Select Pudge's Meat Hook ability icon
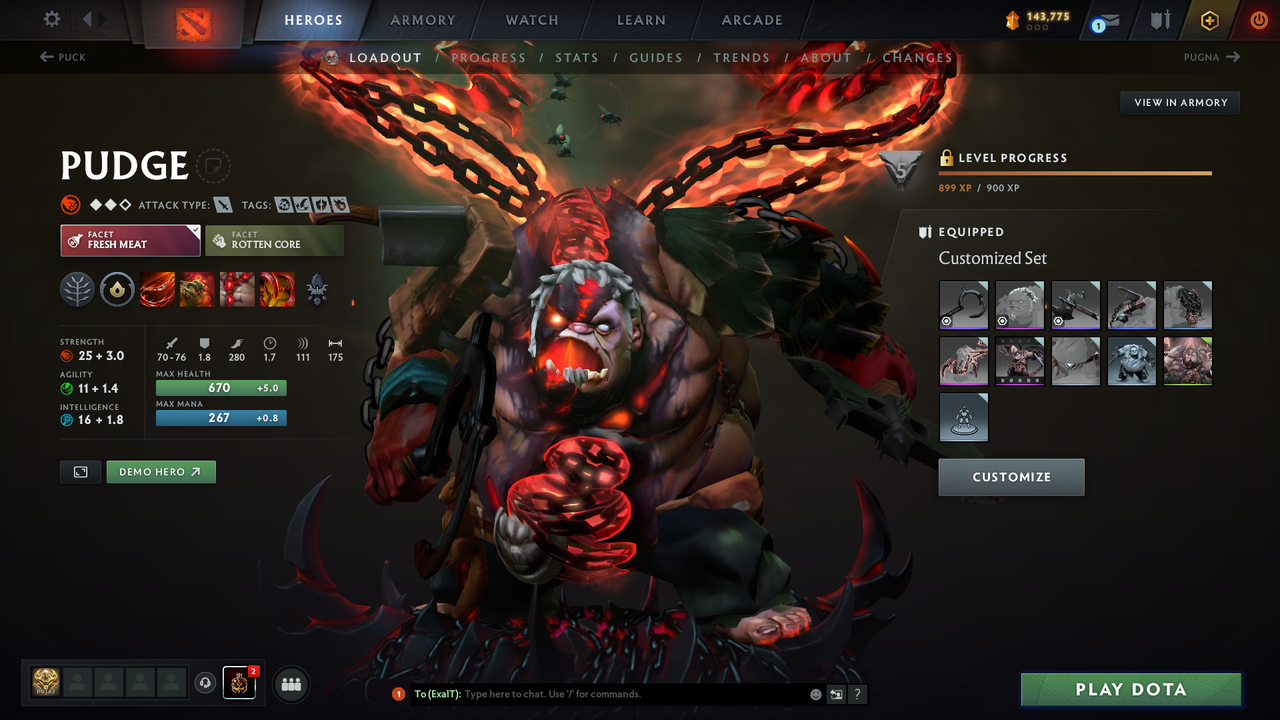The image size is (1280, 720). (x=157, y=290)
